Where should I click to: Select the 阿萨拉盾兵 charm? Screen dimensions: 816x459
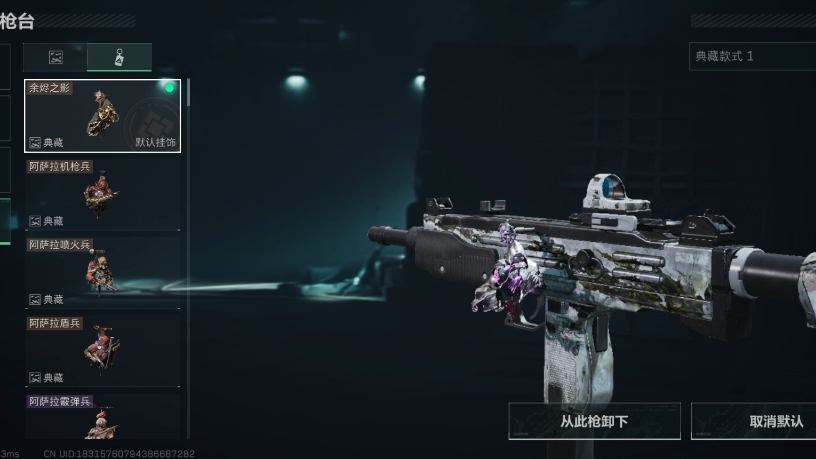(102, 349)
